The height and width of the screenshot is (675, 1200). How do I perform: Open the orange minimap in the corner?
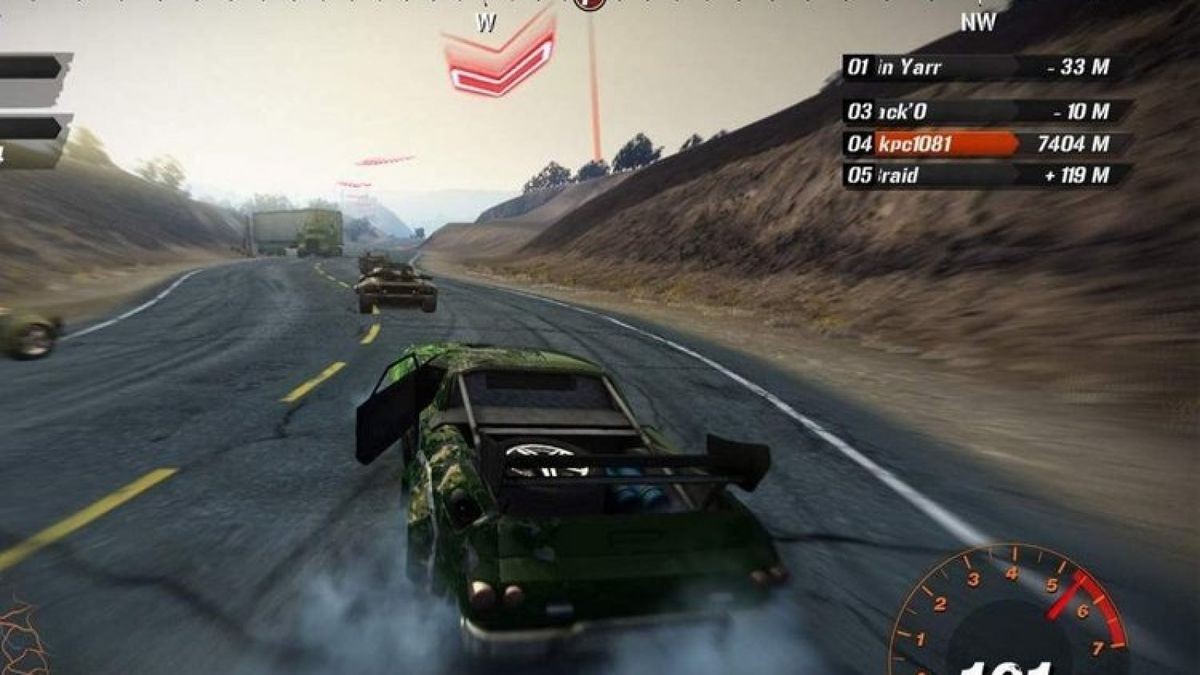pyautogui.click(x=22, y=639)
